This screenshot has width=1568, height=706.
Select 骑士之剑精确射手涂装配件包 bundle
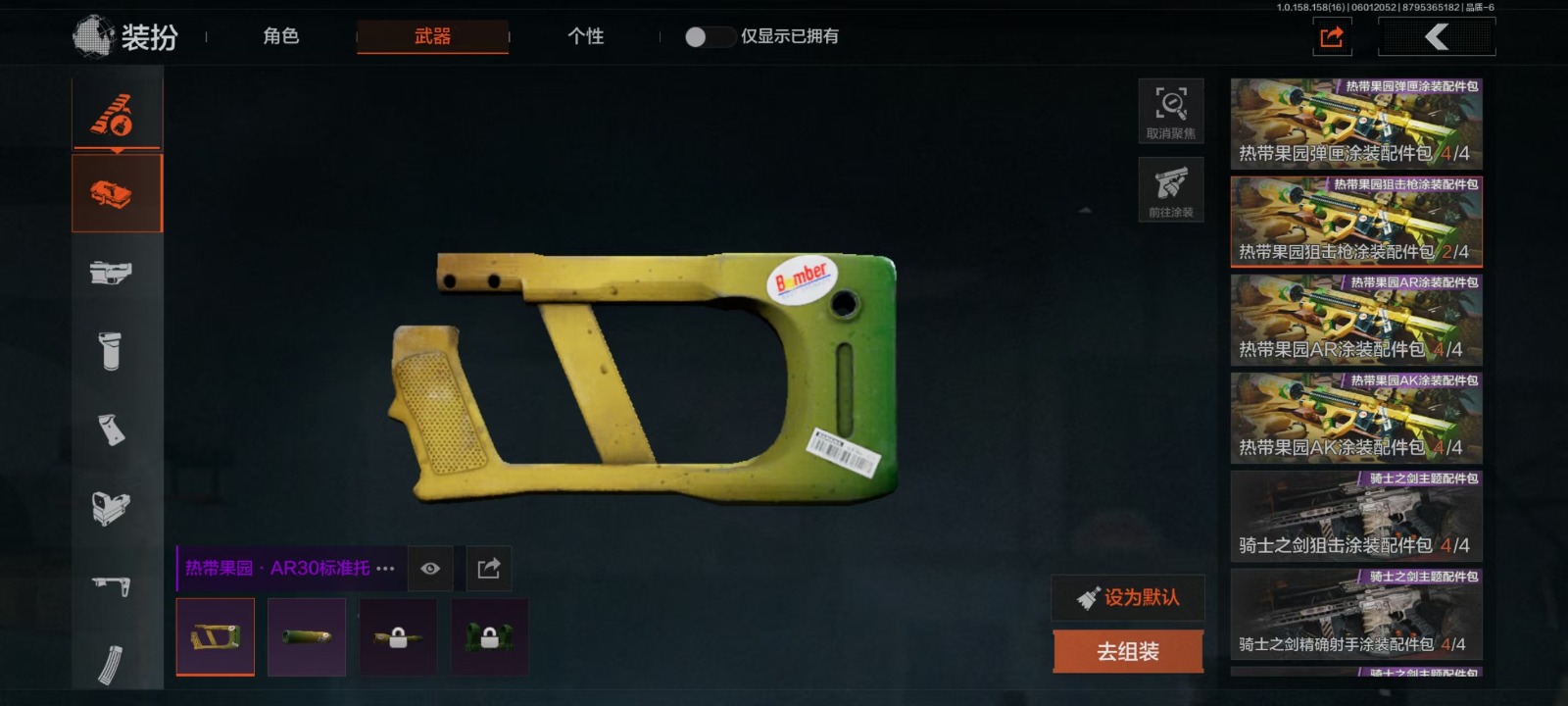1356,614
